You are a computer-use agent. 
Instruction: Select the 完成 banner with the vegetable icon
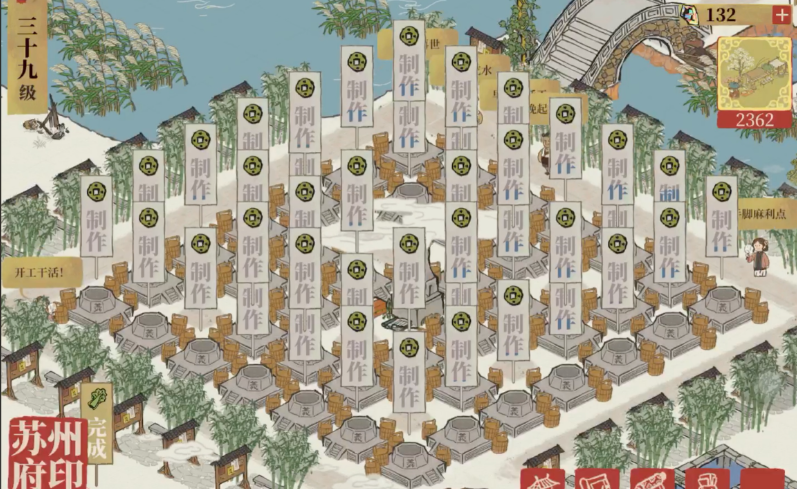pyautogui.click(x=97, y=422)
